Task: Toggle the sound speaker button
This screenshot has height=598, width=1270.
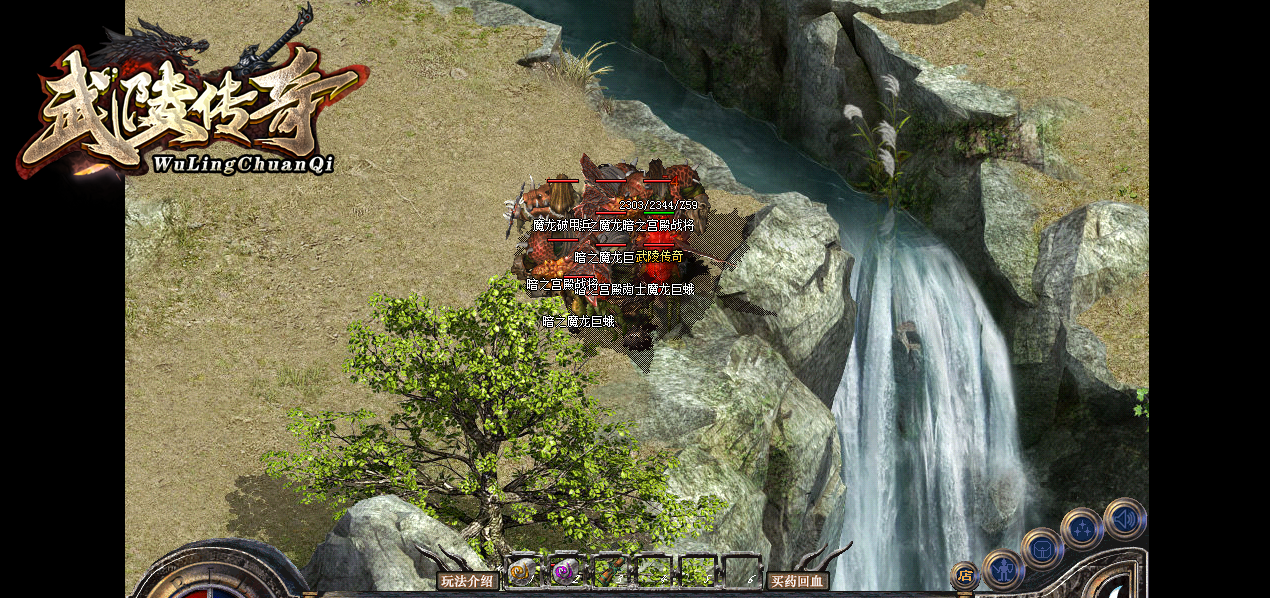Action: point(1125,519)
